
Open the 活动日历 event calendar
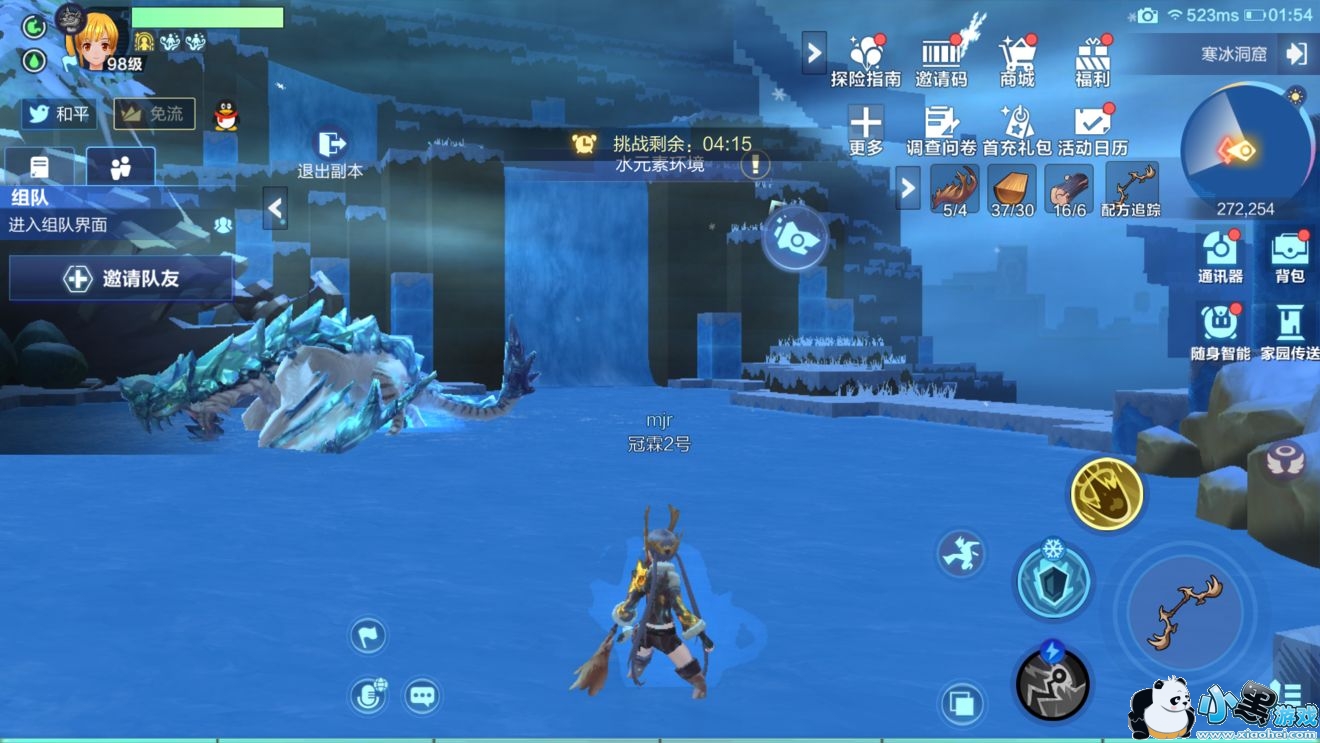1092,130
